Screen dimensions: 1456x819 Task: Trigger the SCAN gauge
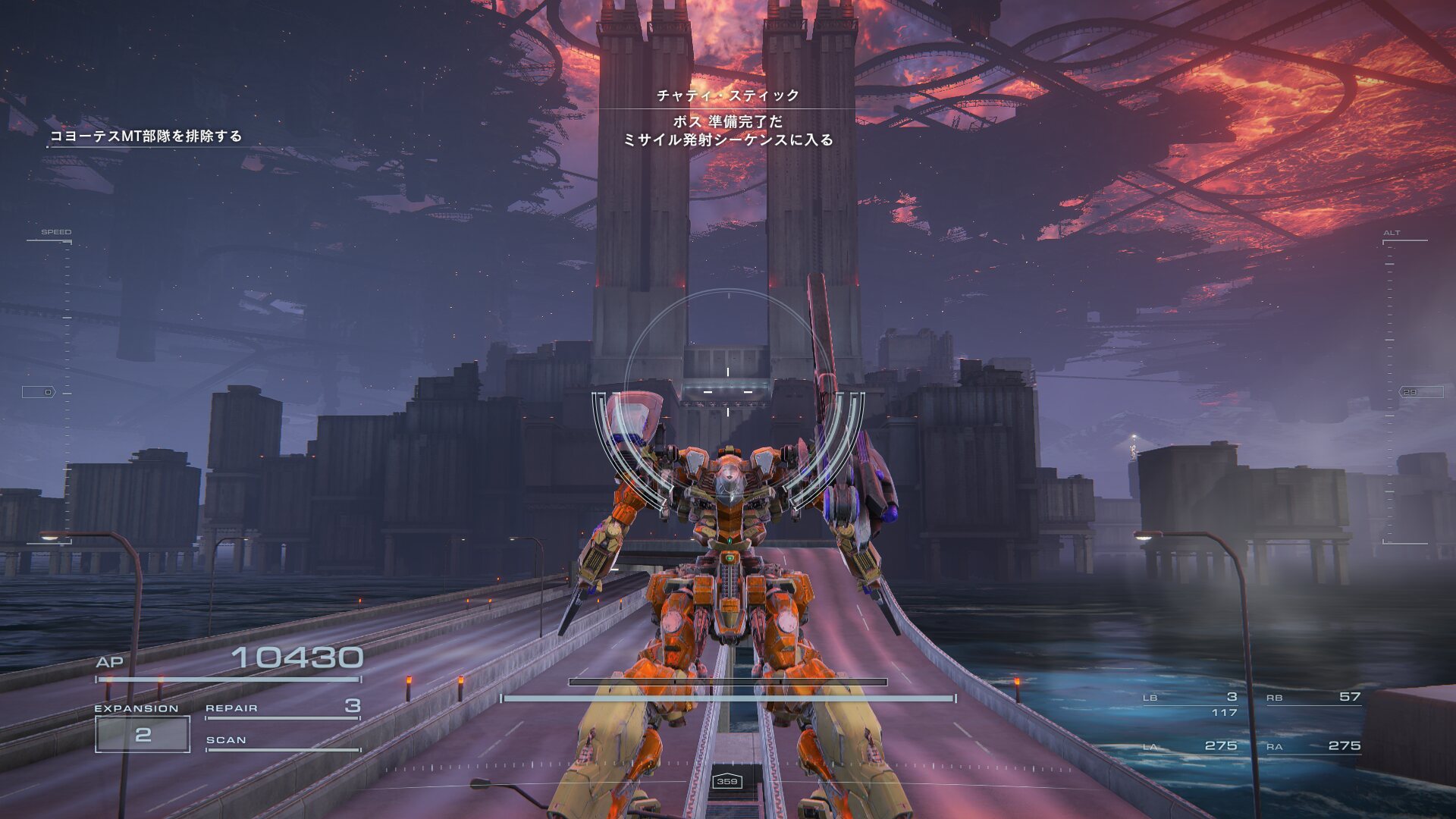click(x=282, y=741)
